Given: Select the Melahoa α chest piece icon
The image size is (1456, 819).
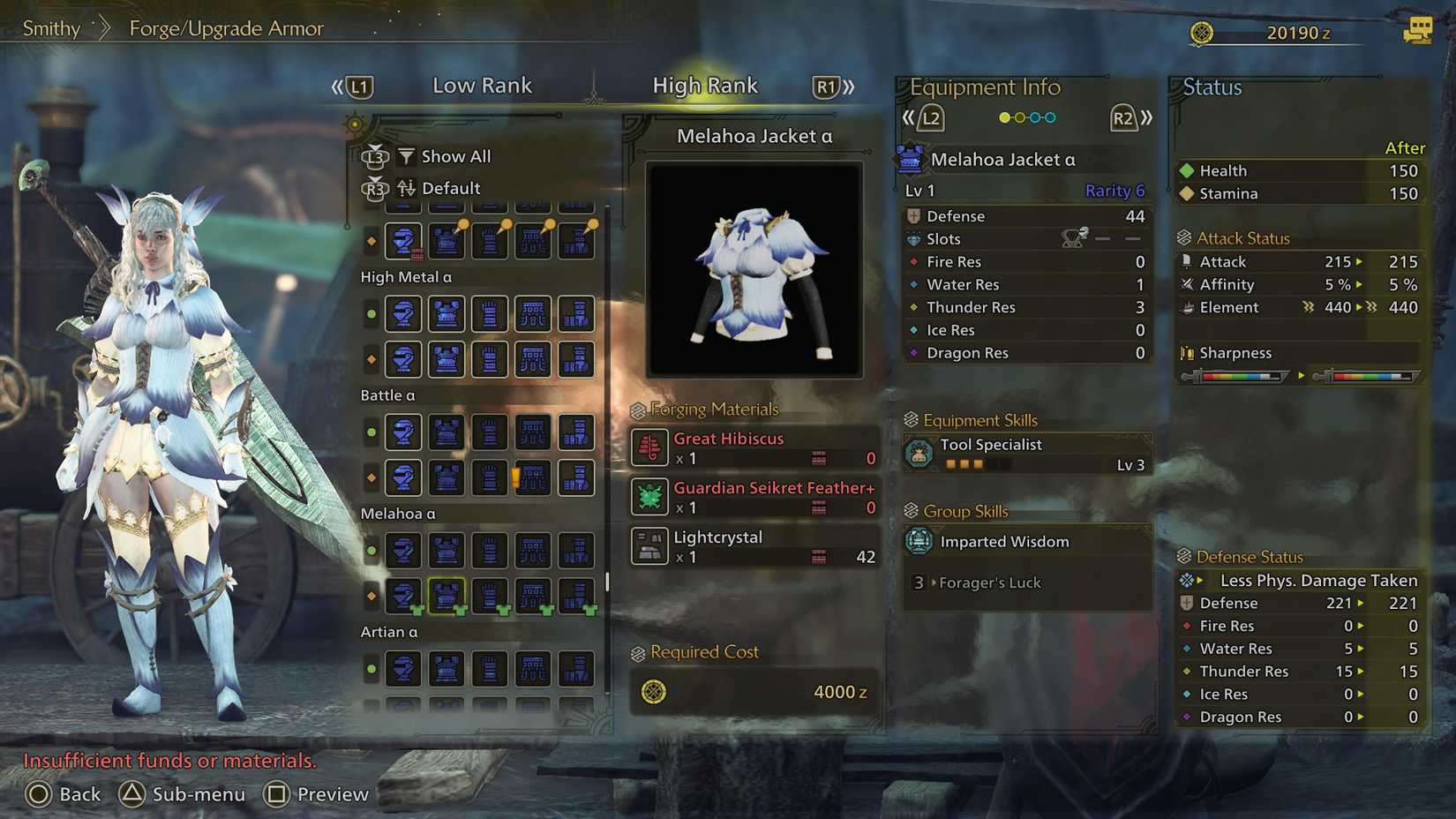Looking at the screenshot, I should coord(447,597).
